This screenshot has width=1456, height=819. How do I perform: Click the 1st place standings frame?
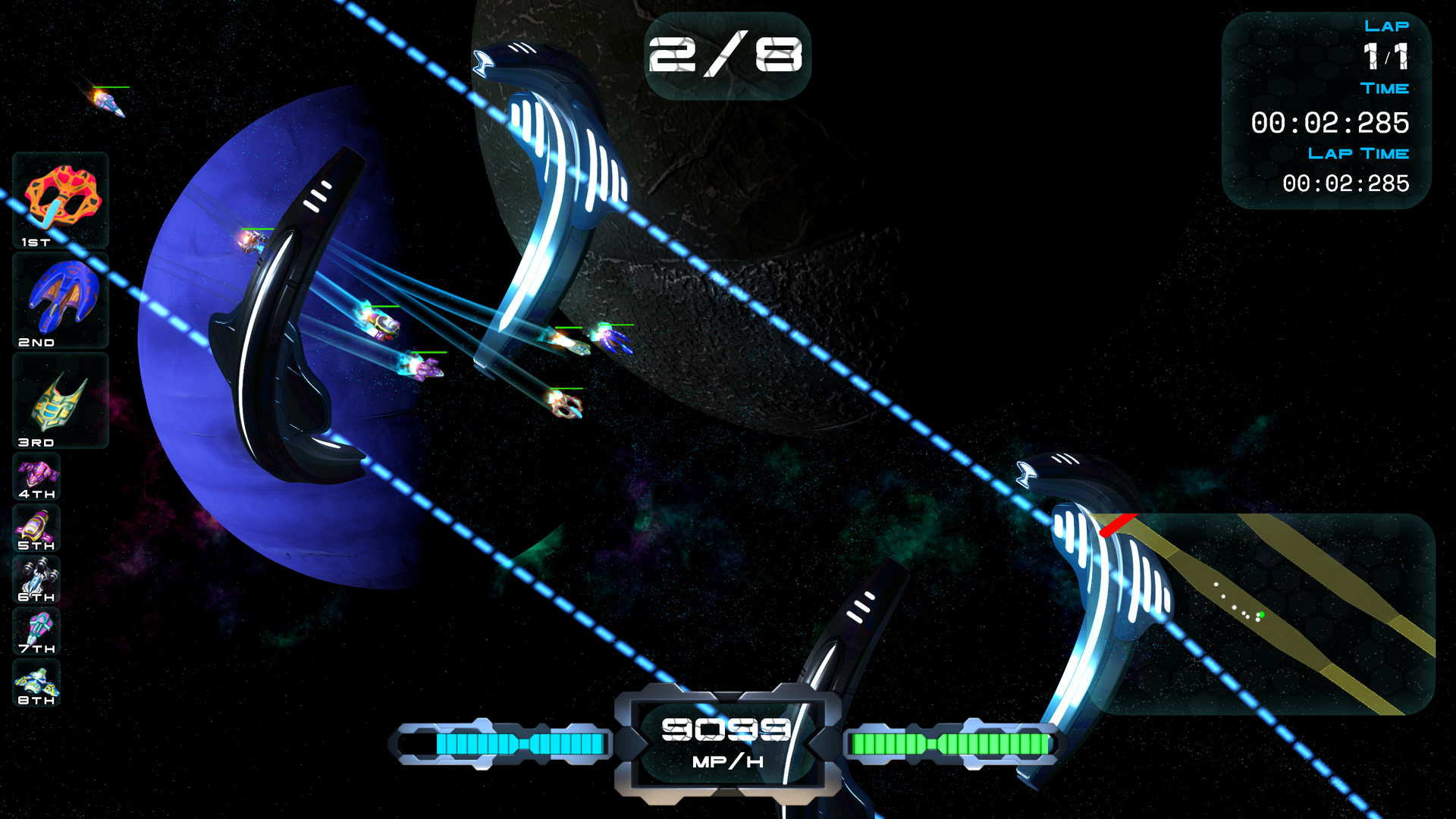coord(59,201)
